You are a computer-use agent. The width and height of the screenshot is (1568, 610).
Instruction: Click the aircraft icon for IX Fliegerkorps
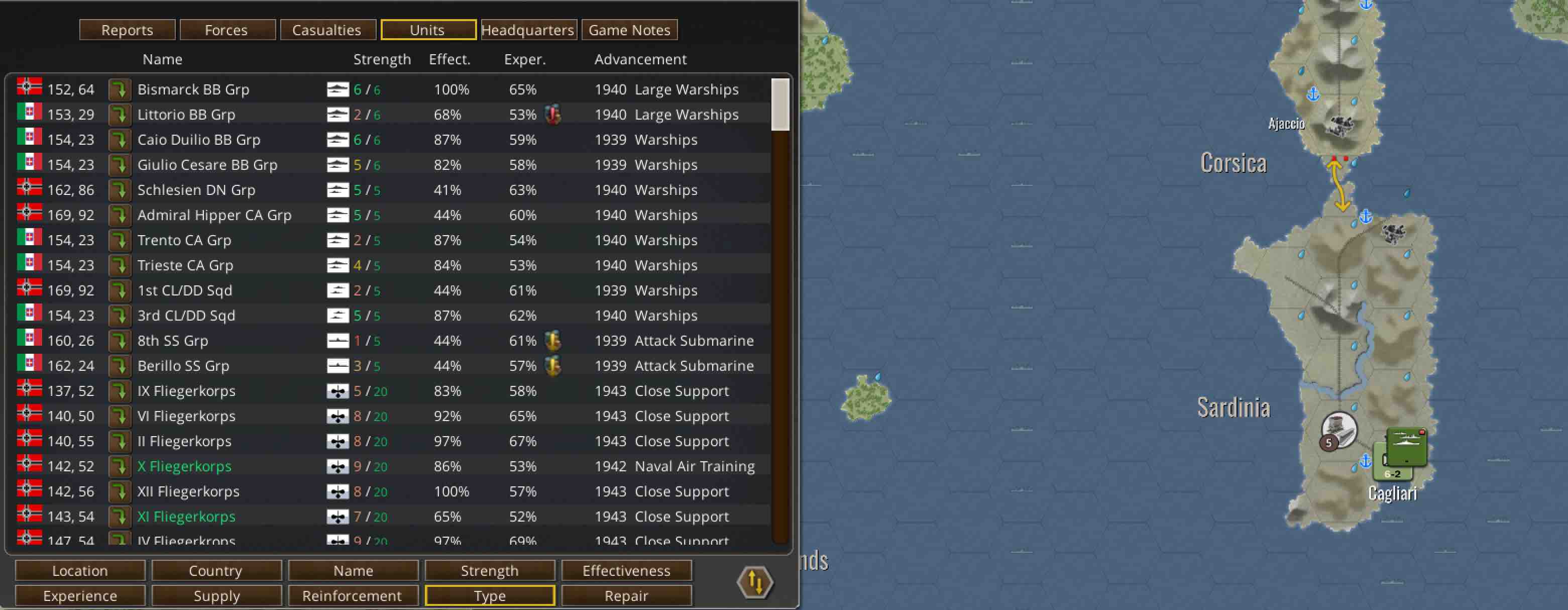pos(337,390)
